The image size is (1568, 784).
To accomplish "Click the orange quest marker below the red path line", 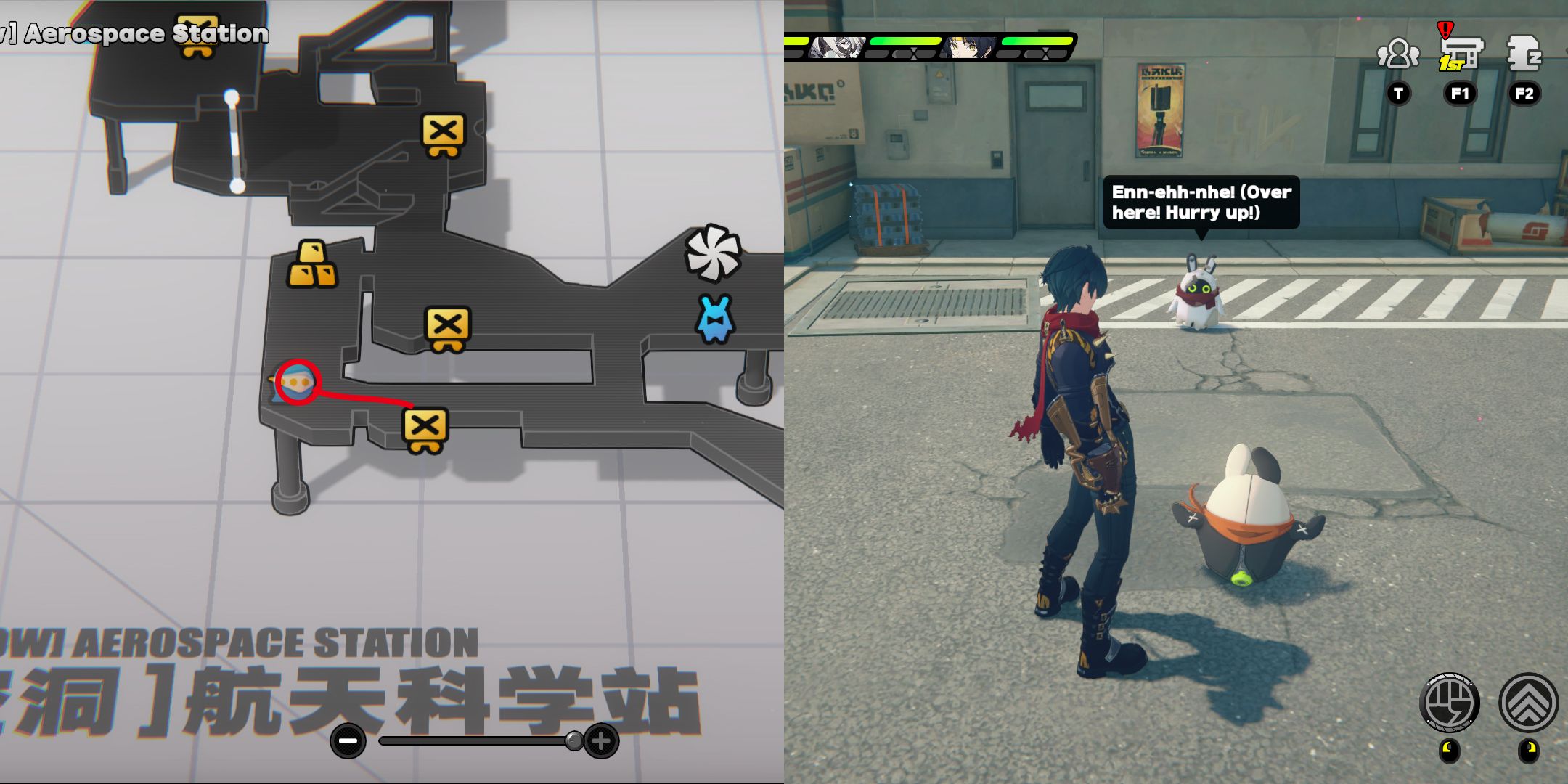I will click(x=424, y=428).
